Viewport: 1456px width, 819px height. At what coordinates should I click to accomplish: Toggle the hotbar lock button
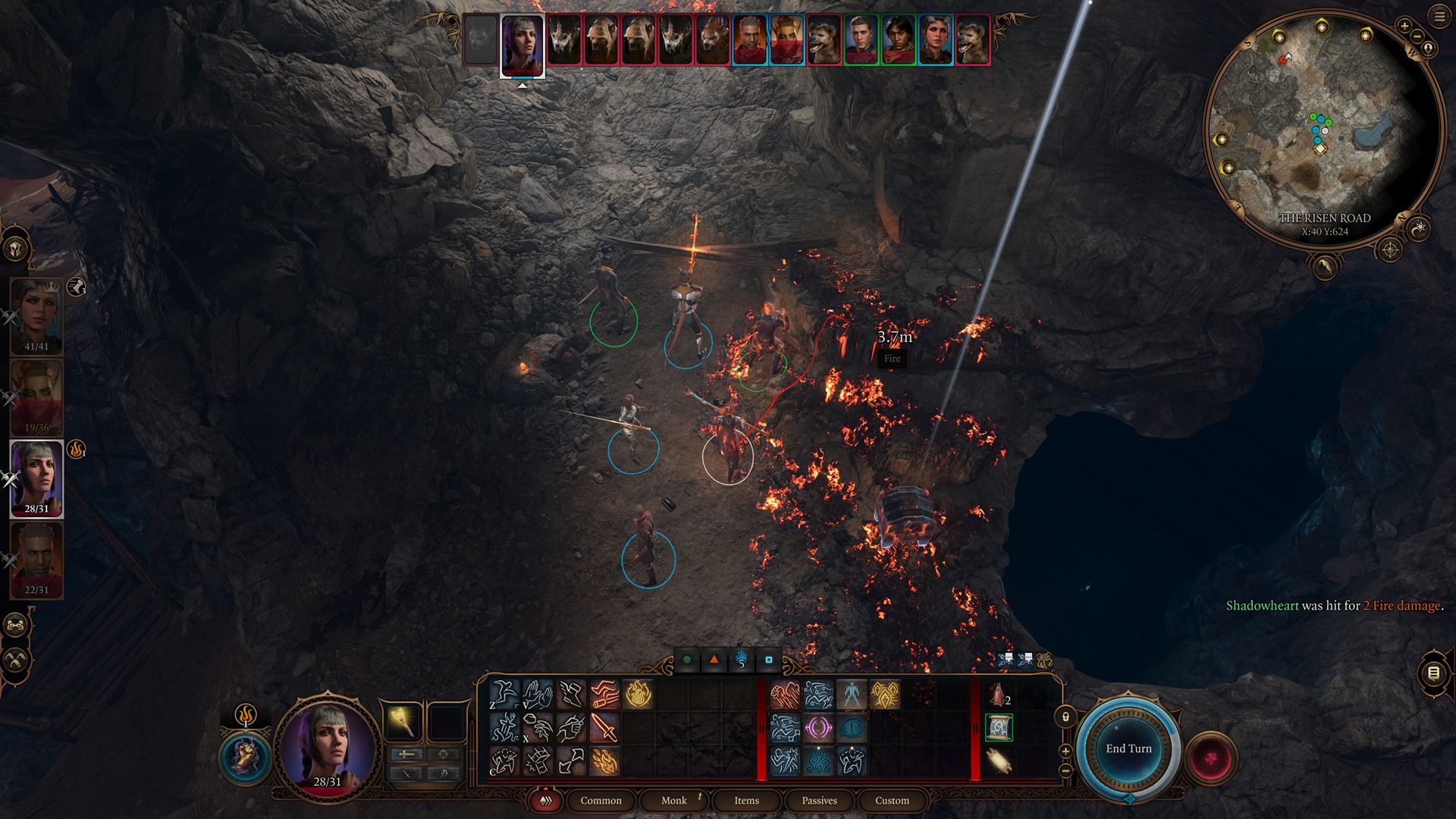click(1065, 717)
